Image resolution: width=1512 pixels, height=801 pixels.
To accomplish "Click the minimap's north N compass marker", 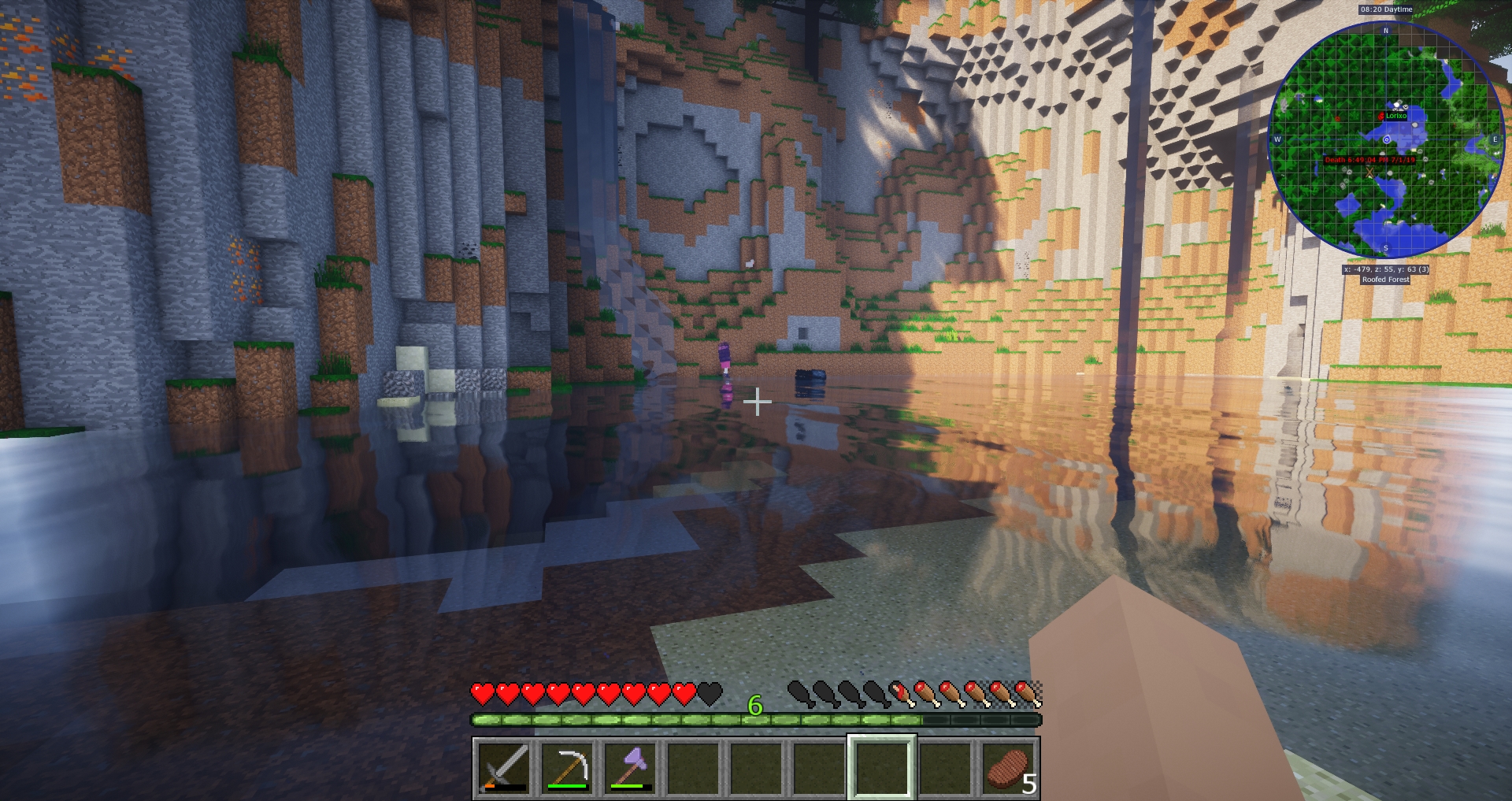I will click(1386, 31).
